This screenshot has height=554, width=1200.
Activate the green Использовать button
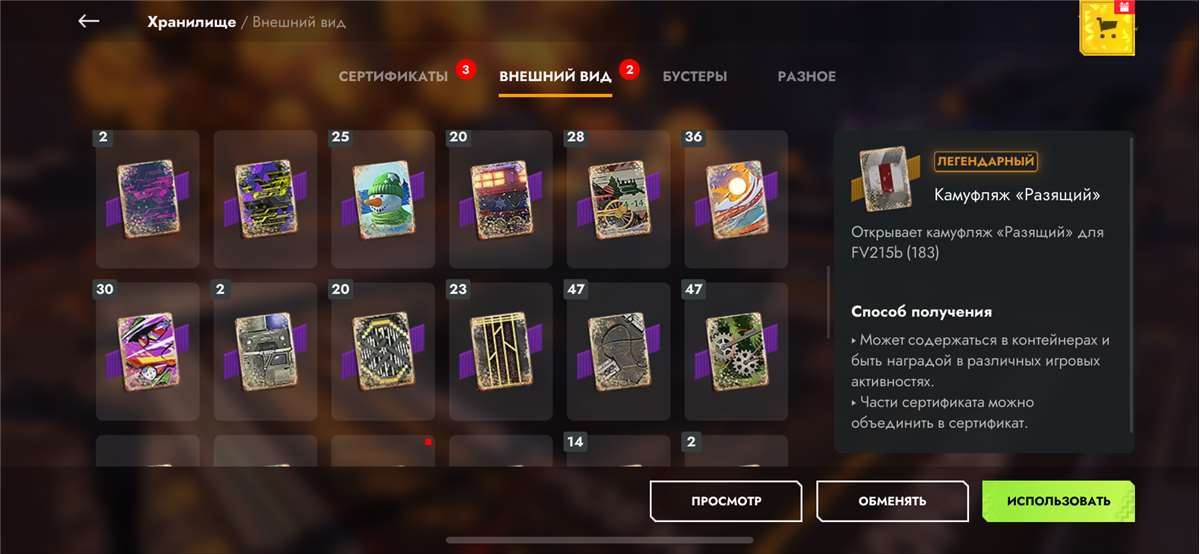[1058, 501]
